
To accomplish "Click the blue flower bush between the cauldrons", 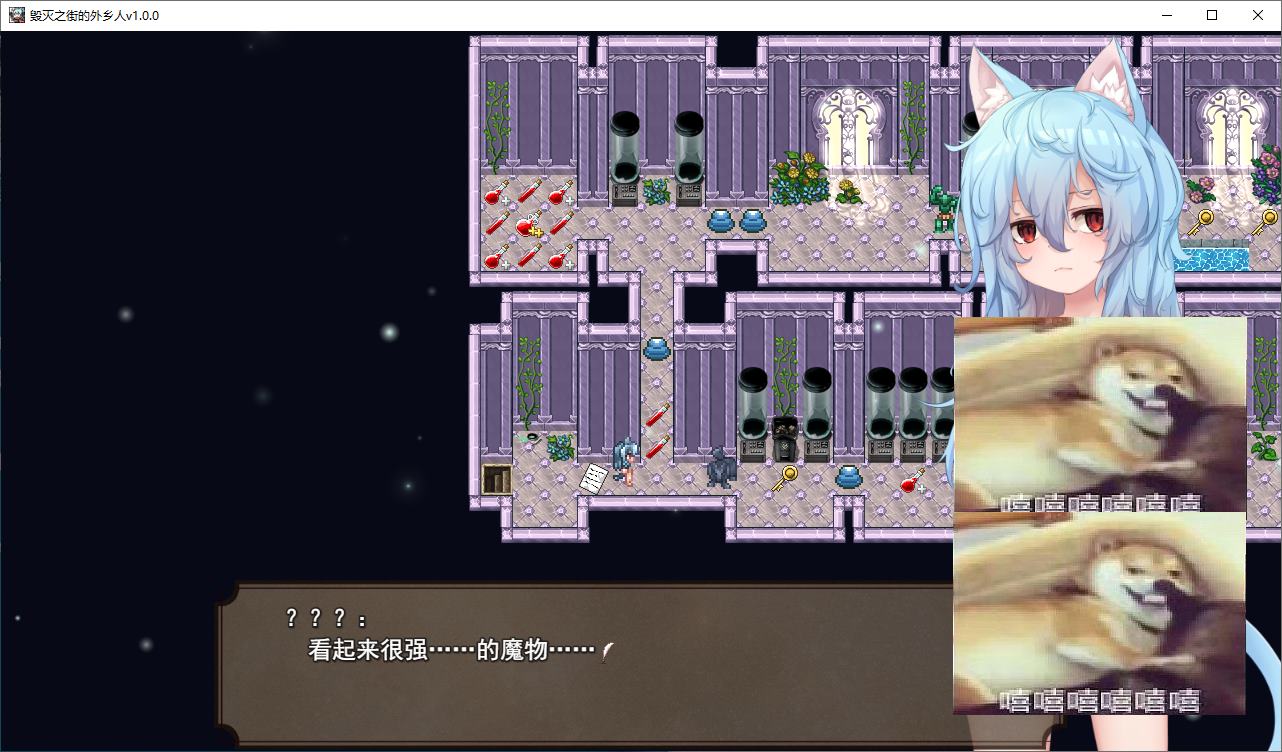I will 658,190.
